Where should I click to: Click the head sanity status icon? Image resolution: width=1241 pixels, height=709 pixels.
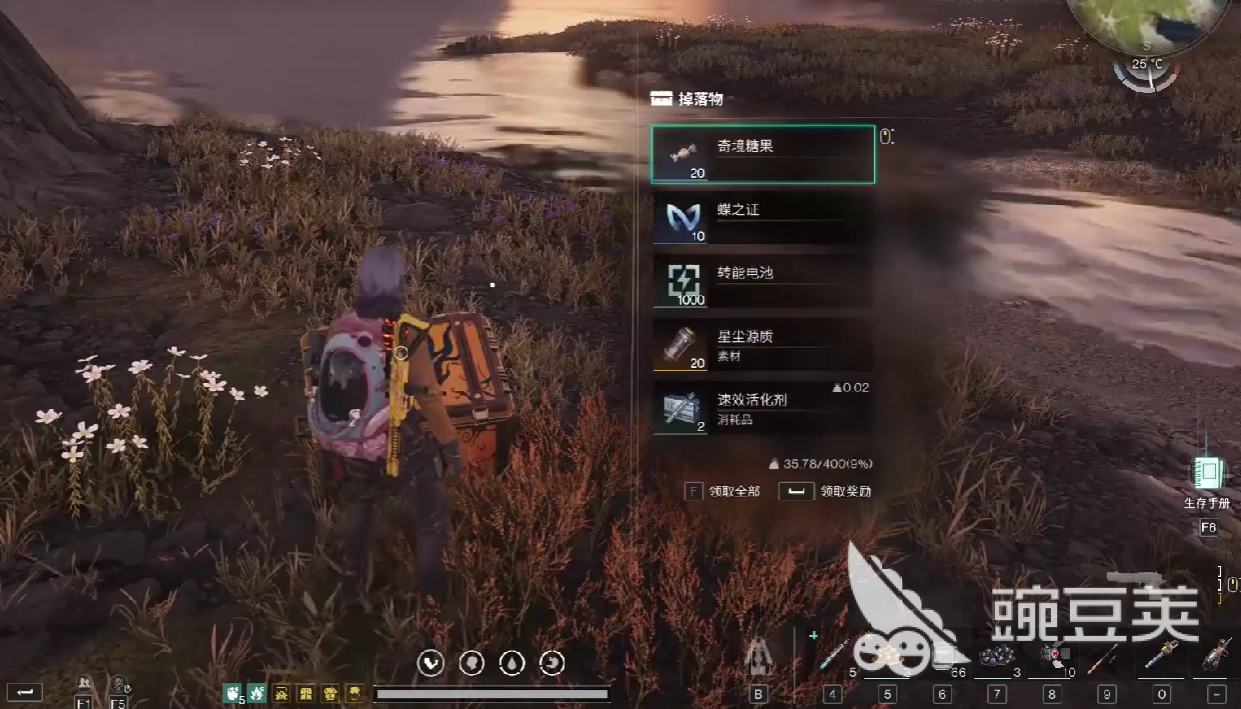[472, 662]
